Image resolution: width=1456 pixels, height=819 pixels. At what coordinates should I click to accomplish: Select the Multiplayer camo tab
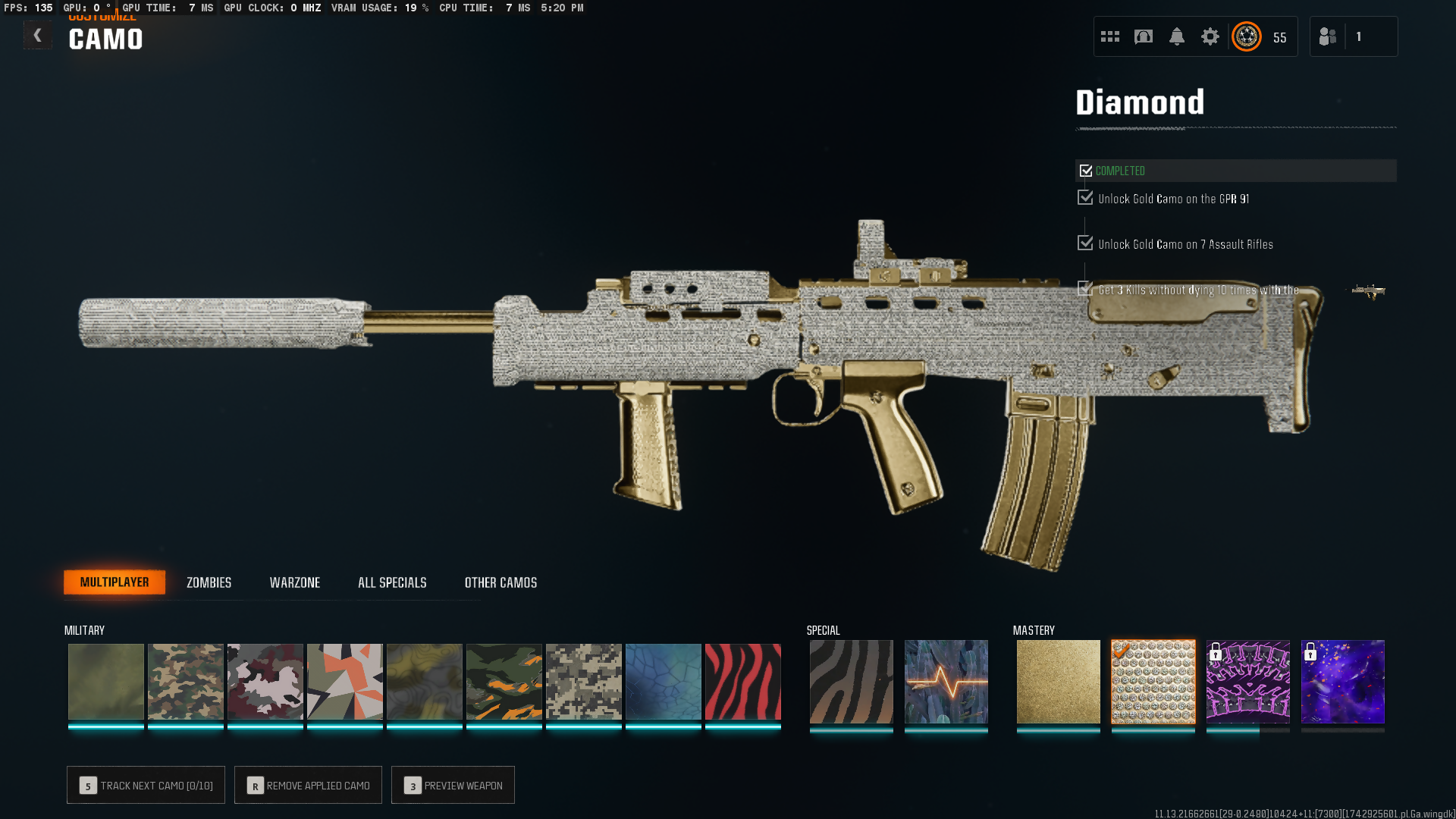[115, 582]
